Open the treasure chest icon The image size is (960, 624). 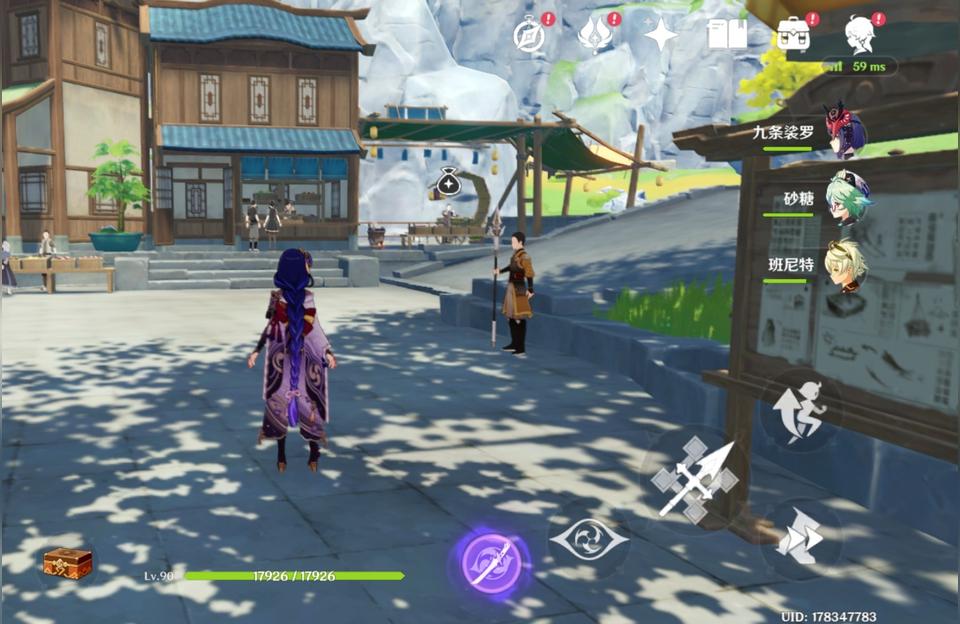click(x=68, y=563)
